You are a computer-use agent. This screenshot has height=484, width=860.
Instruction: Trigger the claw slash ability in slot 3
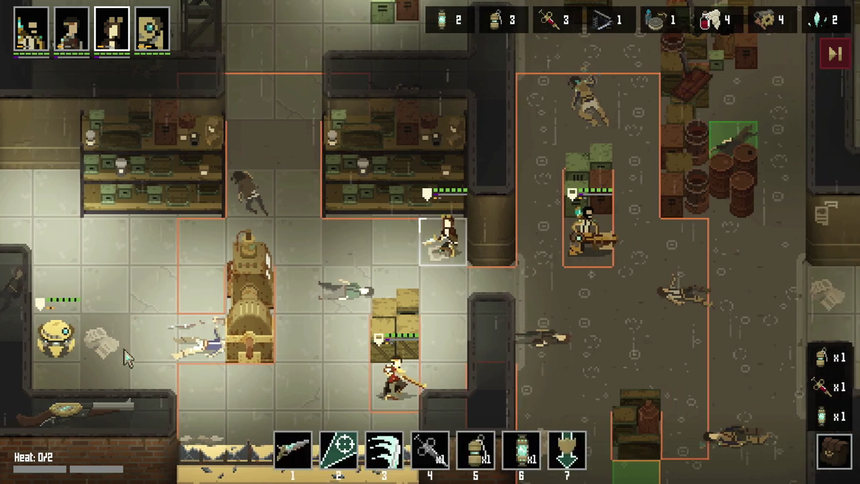tap(384, 451)
